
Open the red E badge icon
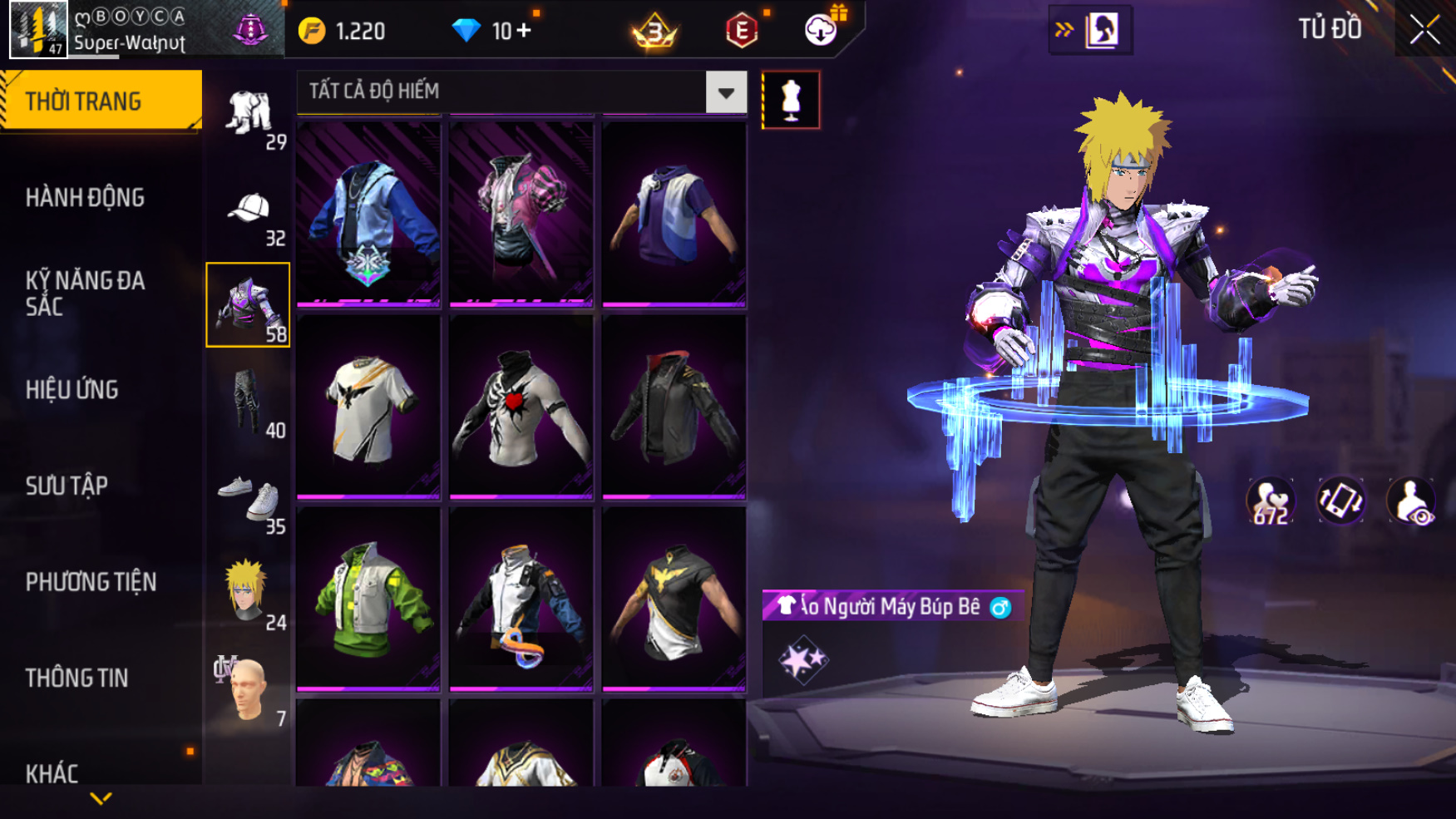(741, 31)
